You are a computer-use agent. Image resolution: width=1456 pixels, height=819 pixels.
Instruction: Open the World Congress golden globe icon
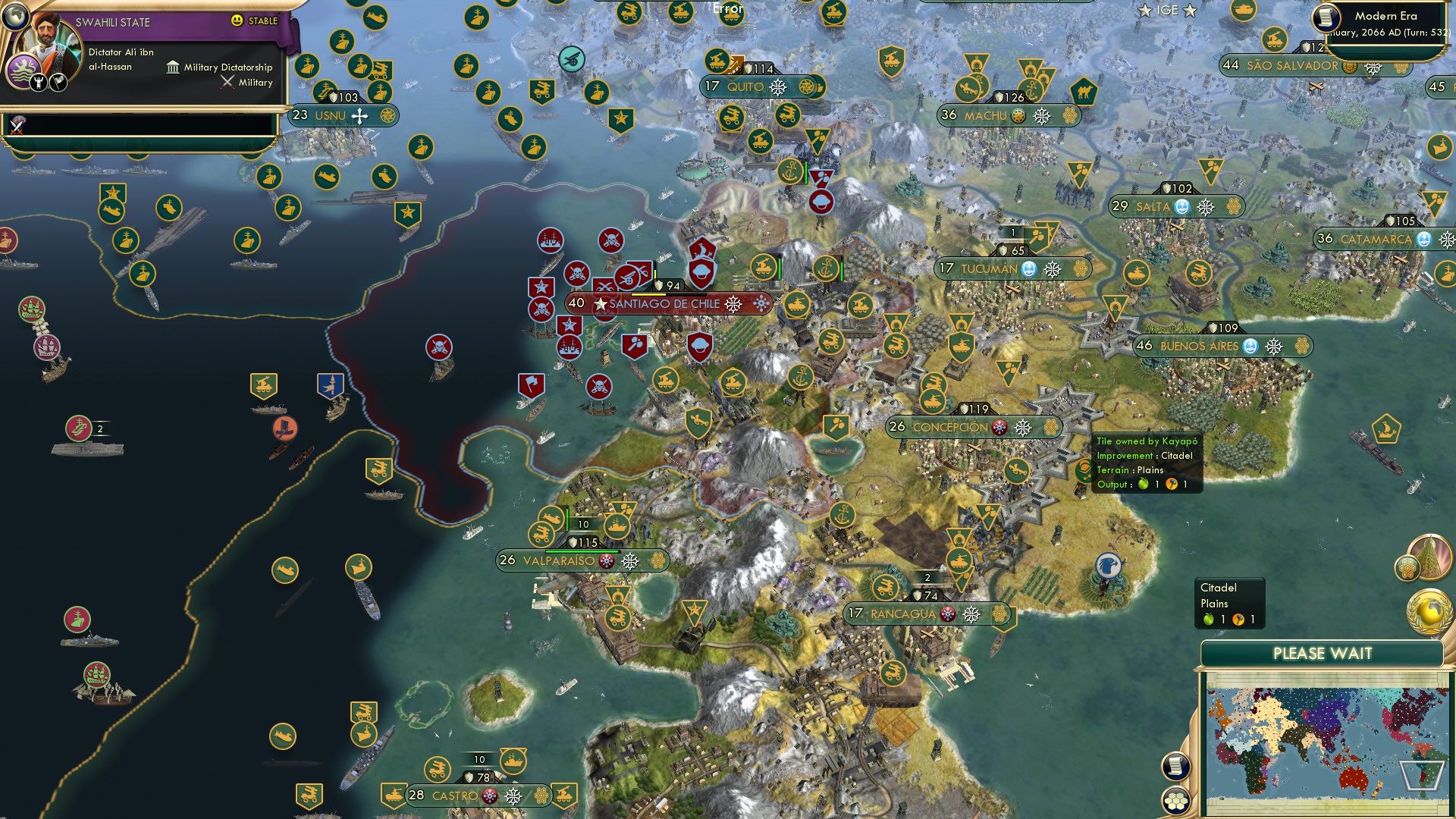pos(1430,611)
